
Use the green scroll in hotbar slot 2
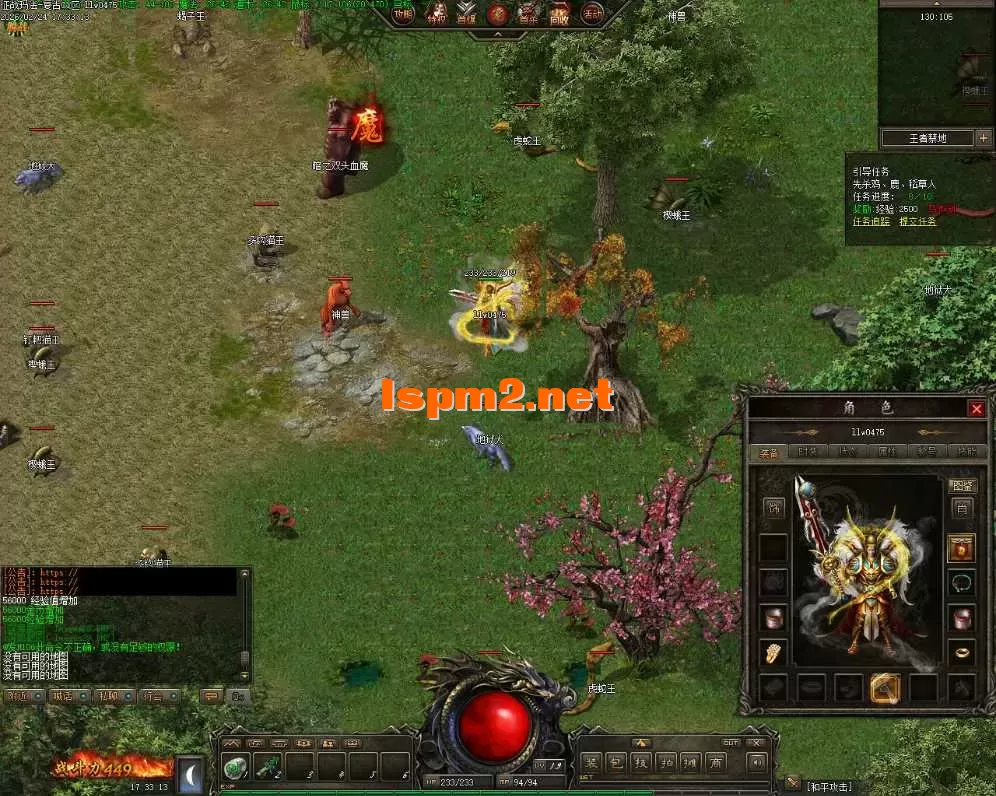(269, 767)
